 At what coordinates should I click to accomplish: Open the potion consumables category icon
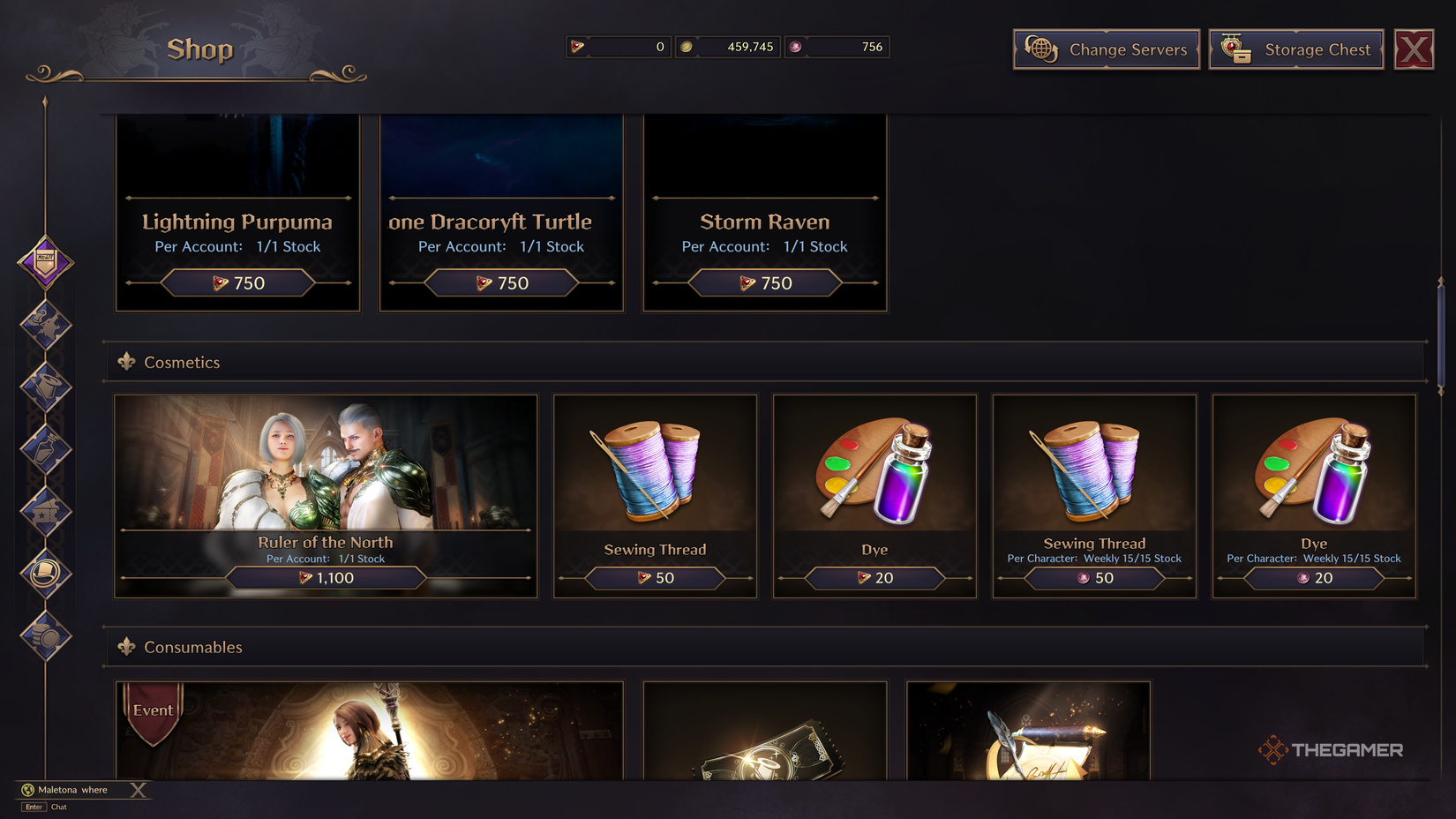tap(46, 450)
